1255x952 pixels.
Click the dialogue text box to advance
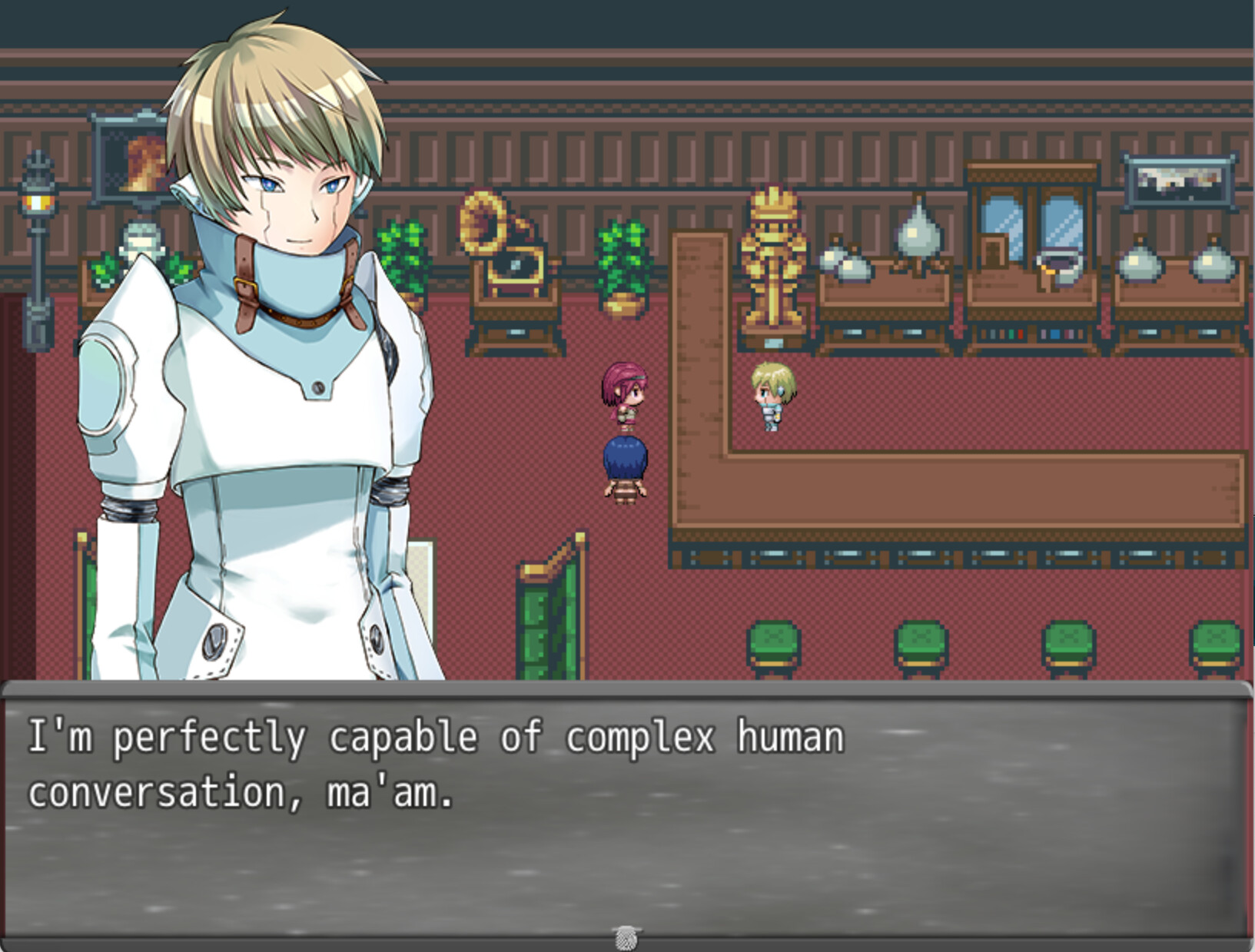[627, 807]
